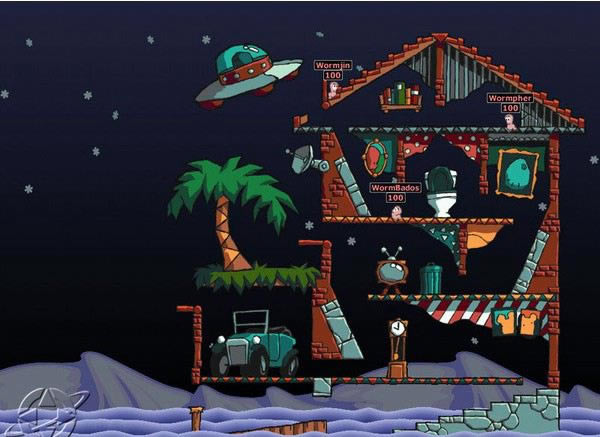The height and width of the screenshot is (437, 600).
Task: Select the worm named Wormjin
Action: point(333,90)
